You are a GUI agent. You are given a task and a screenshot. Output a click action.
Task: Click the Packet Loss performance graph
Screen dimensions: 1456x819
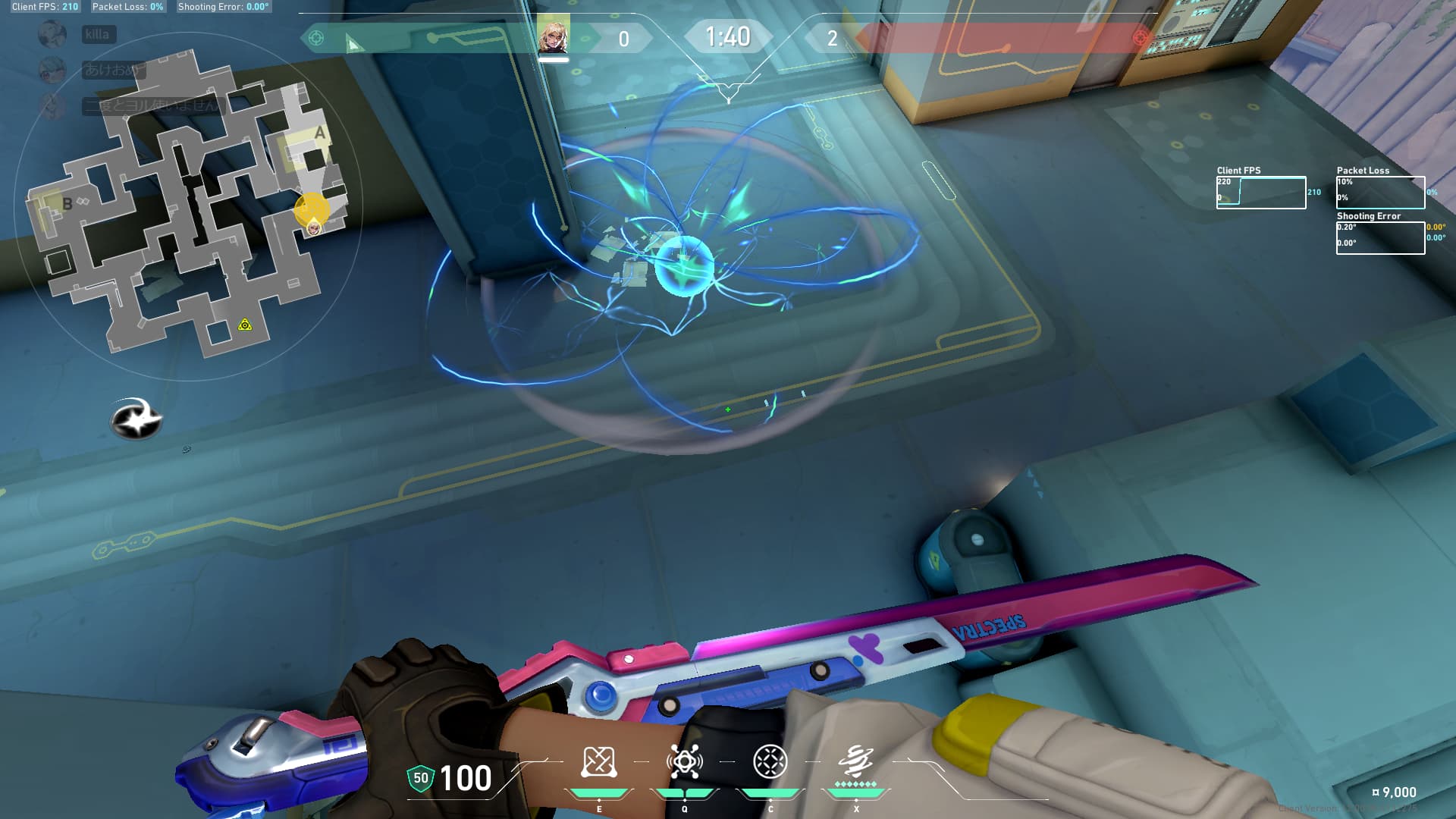1380,193
